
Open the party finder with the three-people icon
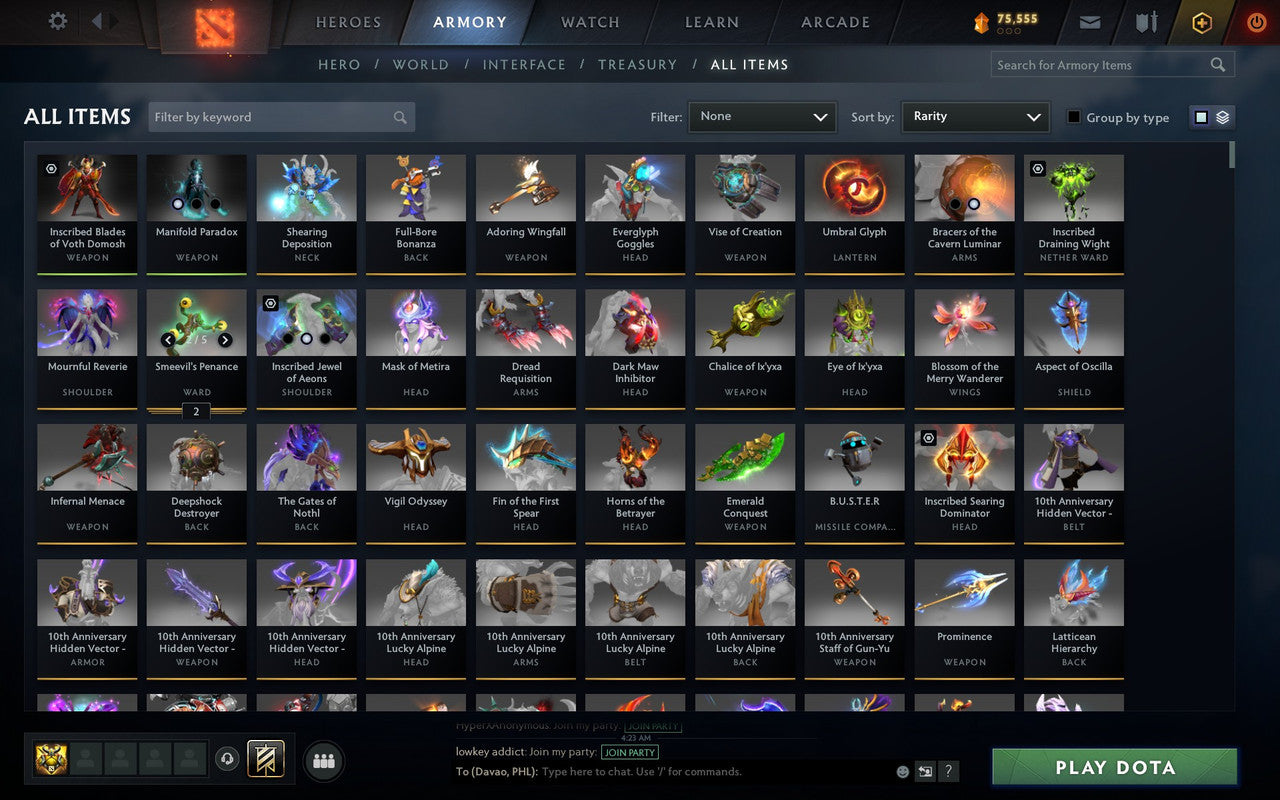pyautogui.click(x=324, y=760)
